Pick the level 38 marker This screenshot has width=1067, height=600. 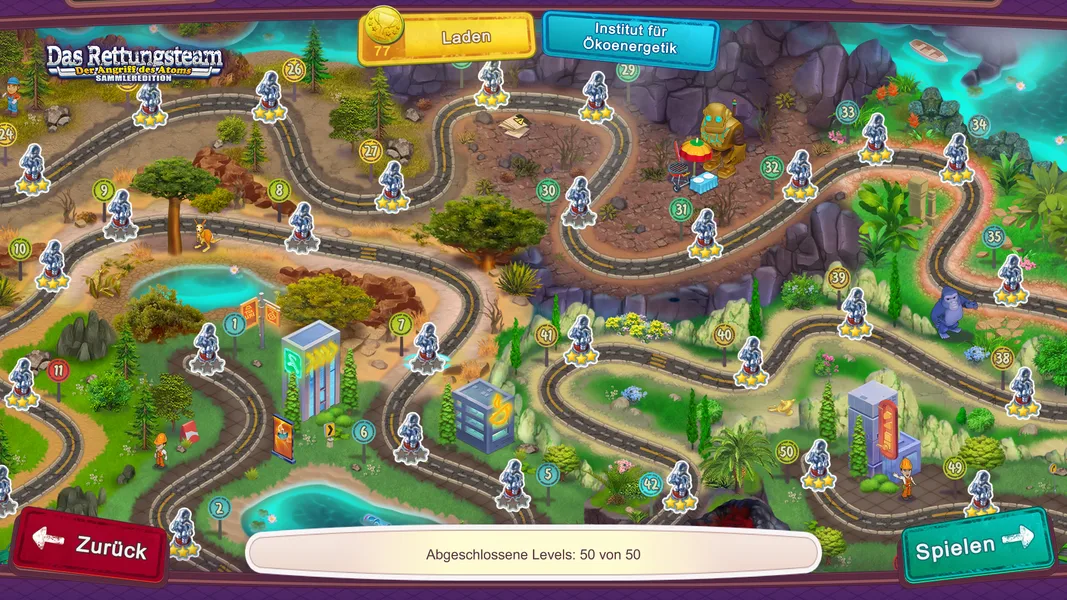click(x=1002, y=357)
